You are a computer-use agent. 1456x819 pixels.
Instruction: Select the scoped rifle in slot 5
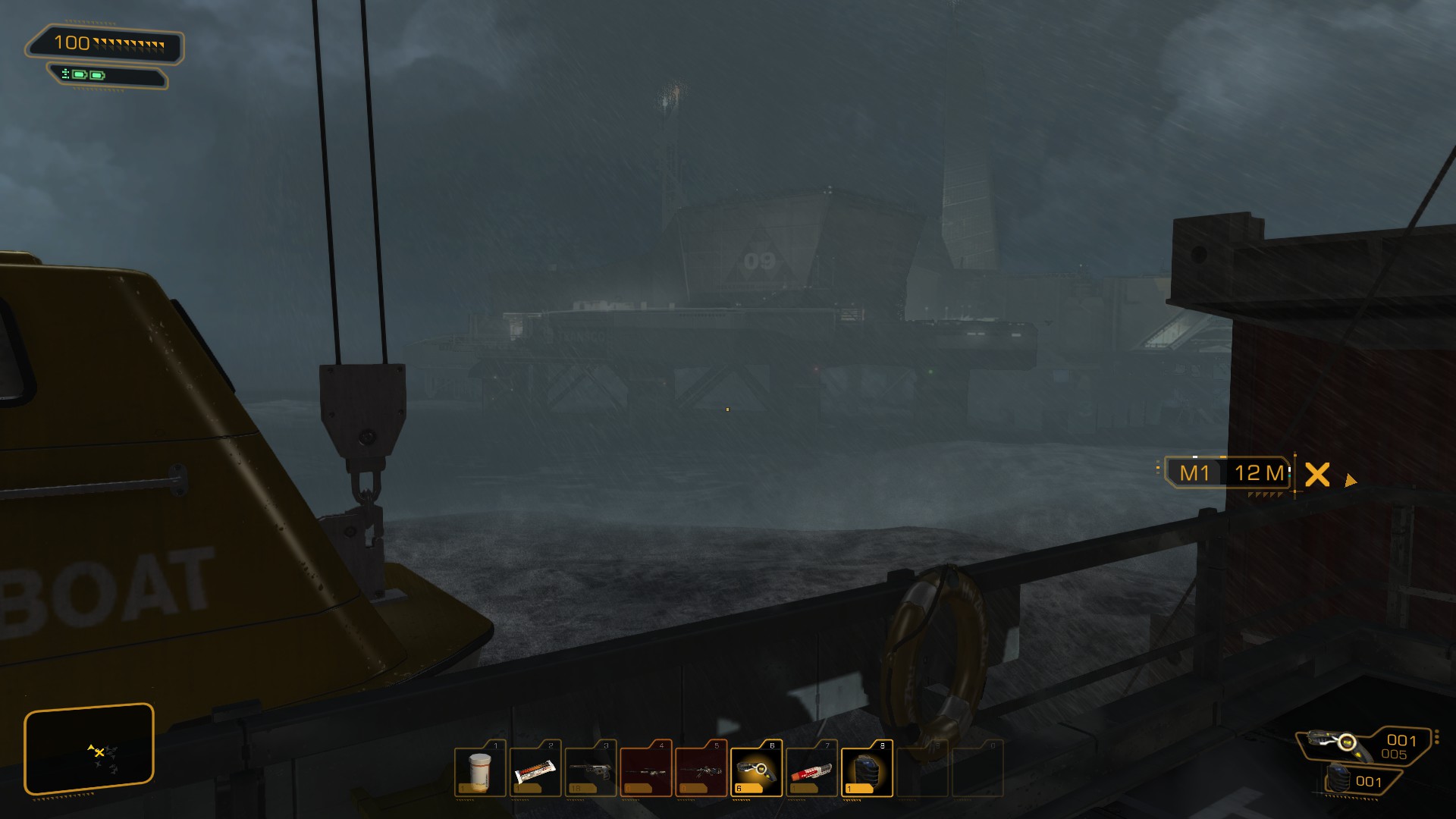[x=701, y=769]
